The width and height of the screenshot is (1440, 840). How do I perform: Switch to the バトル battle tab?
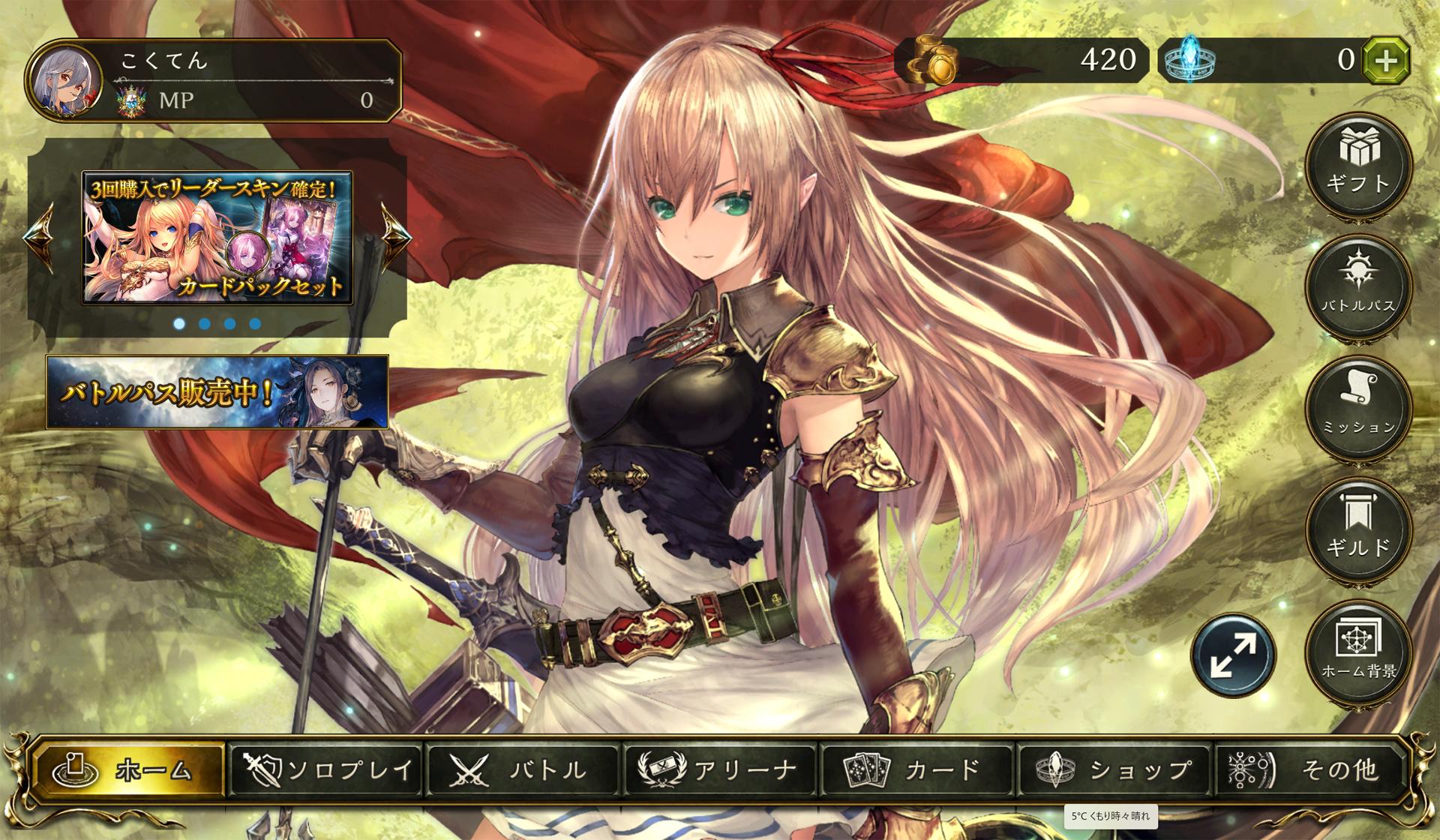click(x=523, y=769)
